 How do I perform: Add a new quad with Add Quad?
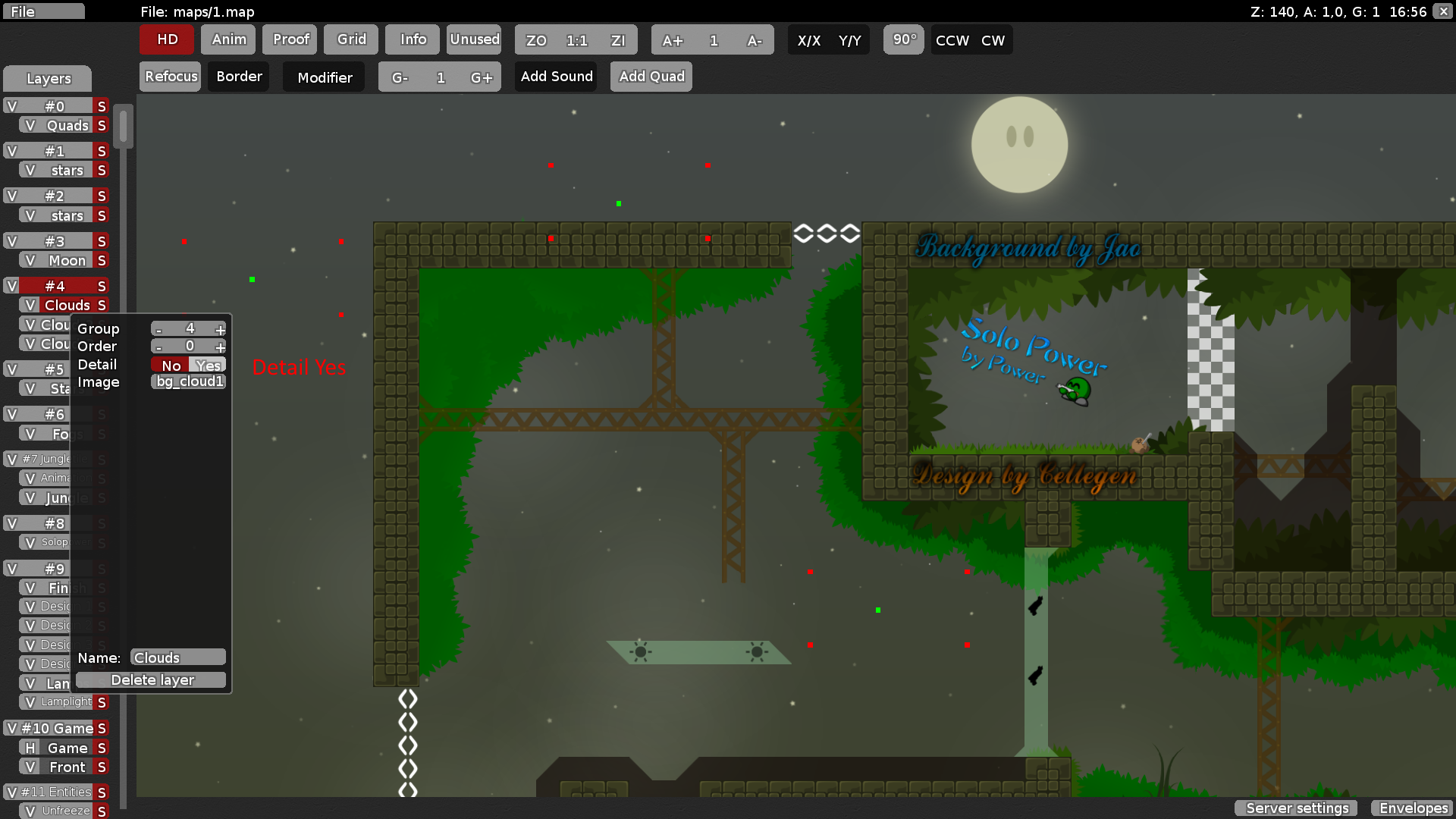coord(651,77)
